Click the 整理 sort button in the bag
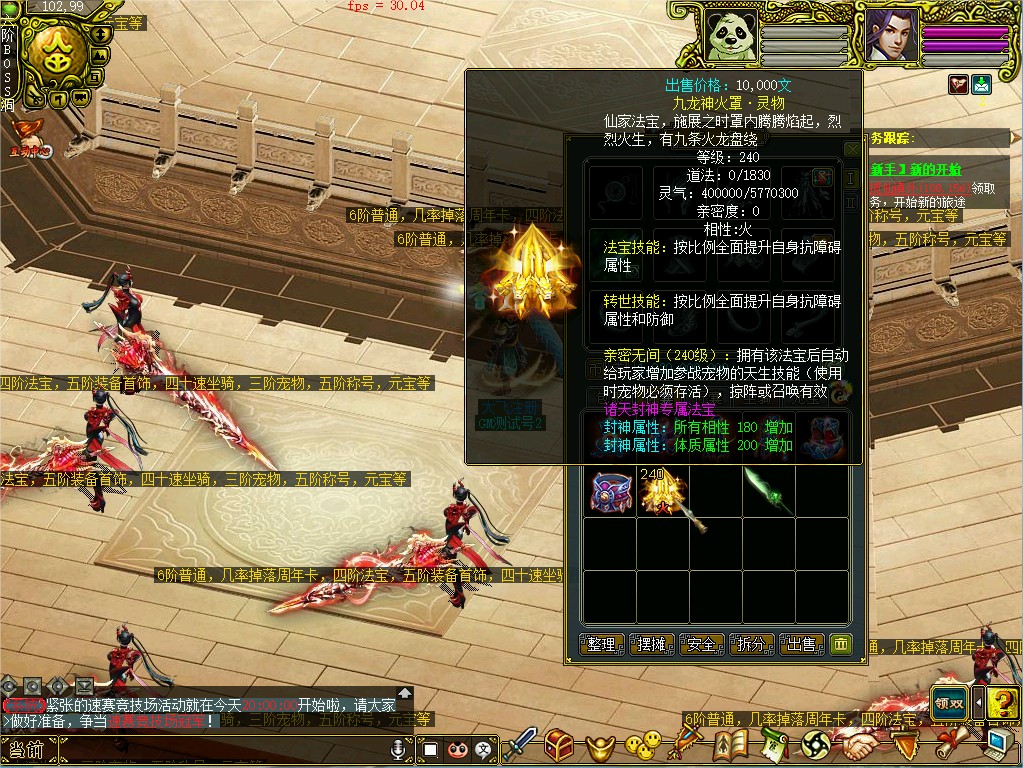1023x768 pixels. pyautogui.click(x=601, y=645)
